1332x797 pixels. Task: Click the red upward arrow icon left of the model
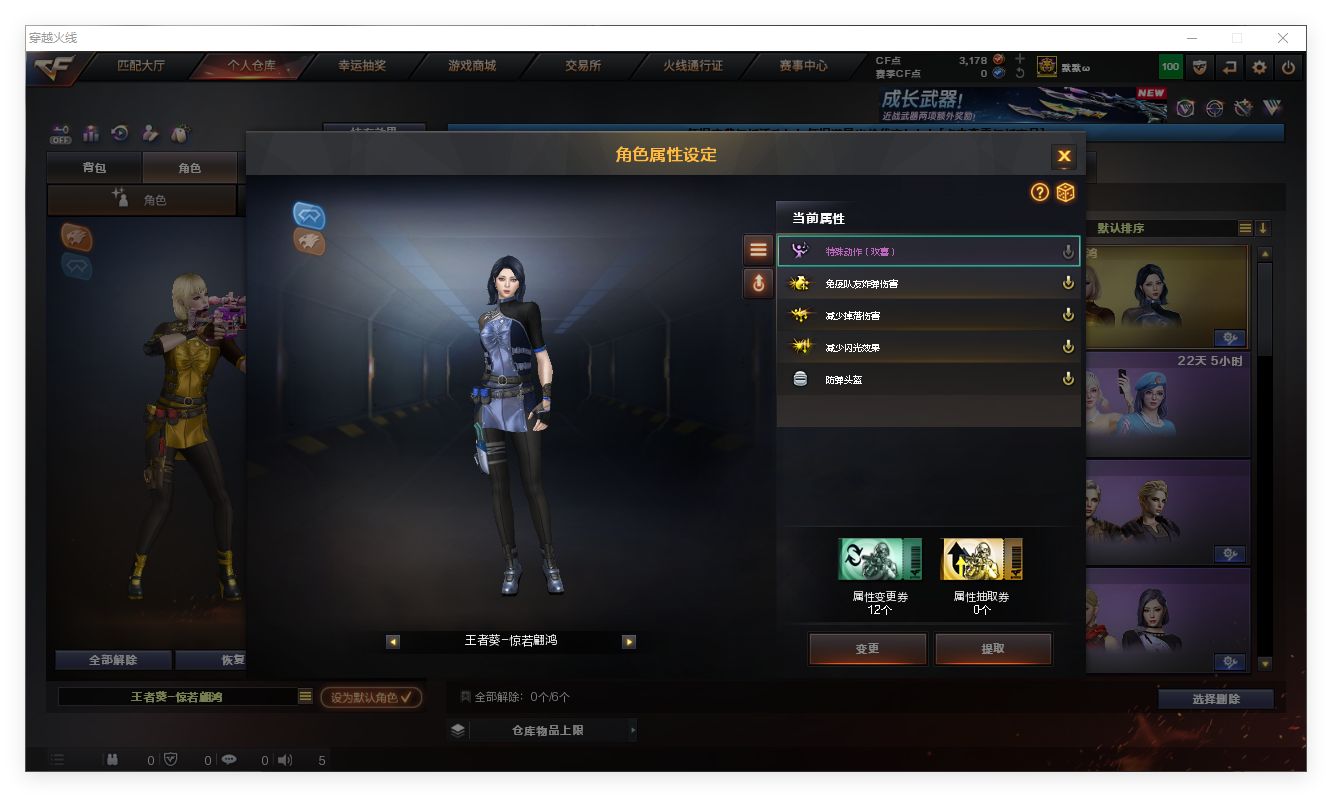[757, 284]
